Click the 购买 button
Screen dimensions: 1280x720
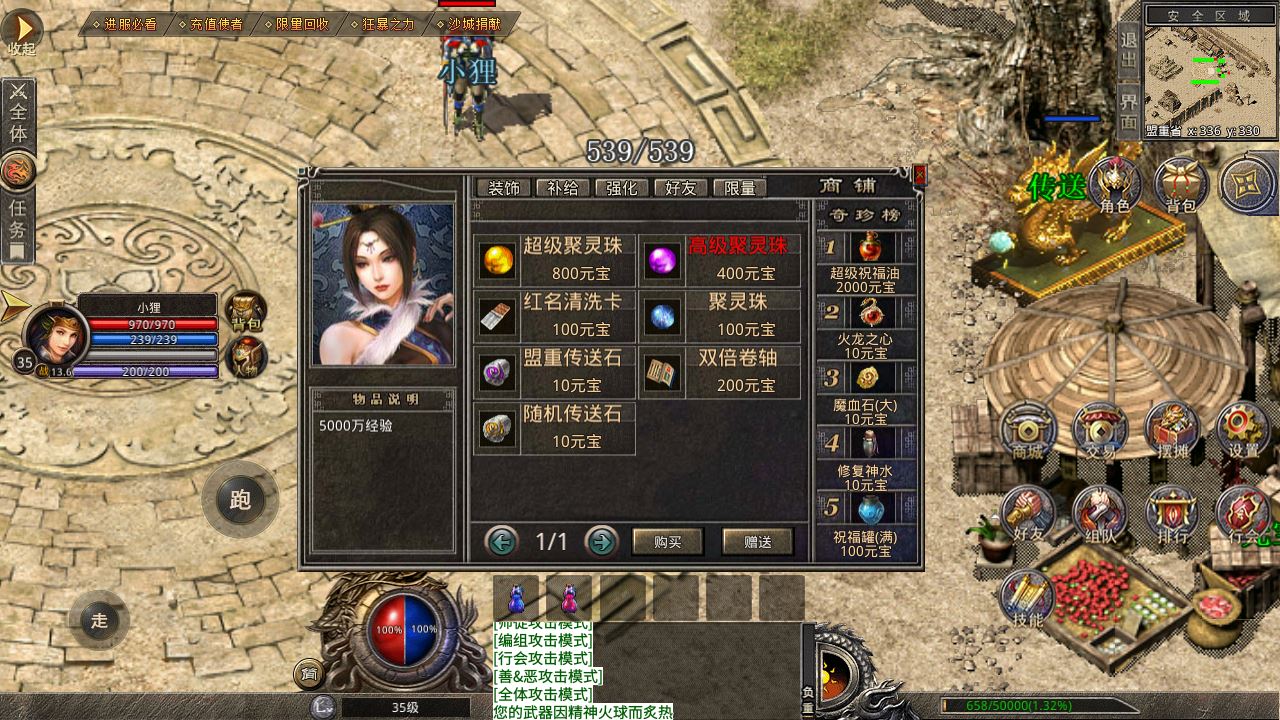(x=667, y=542)
